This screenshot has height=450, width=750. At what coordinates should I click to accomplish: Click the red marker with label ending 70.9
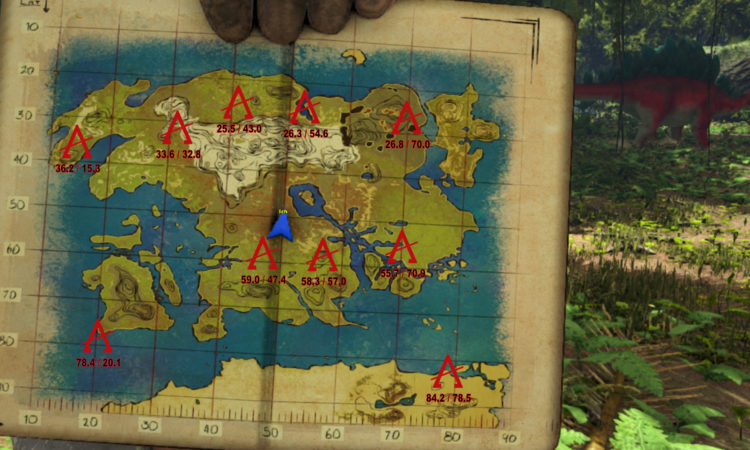coord(402,247)
